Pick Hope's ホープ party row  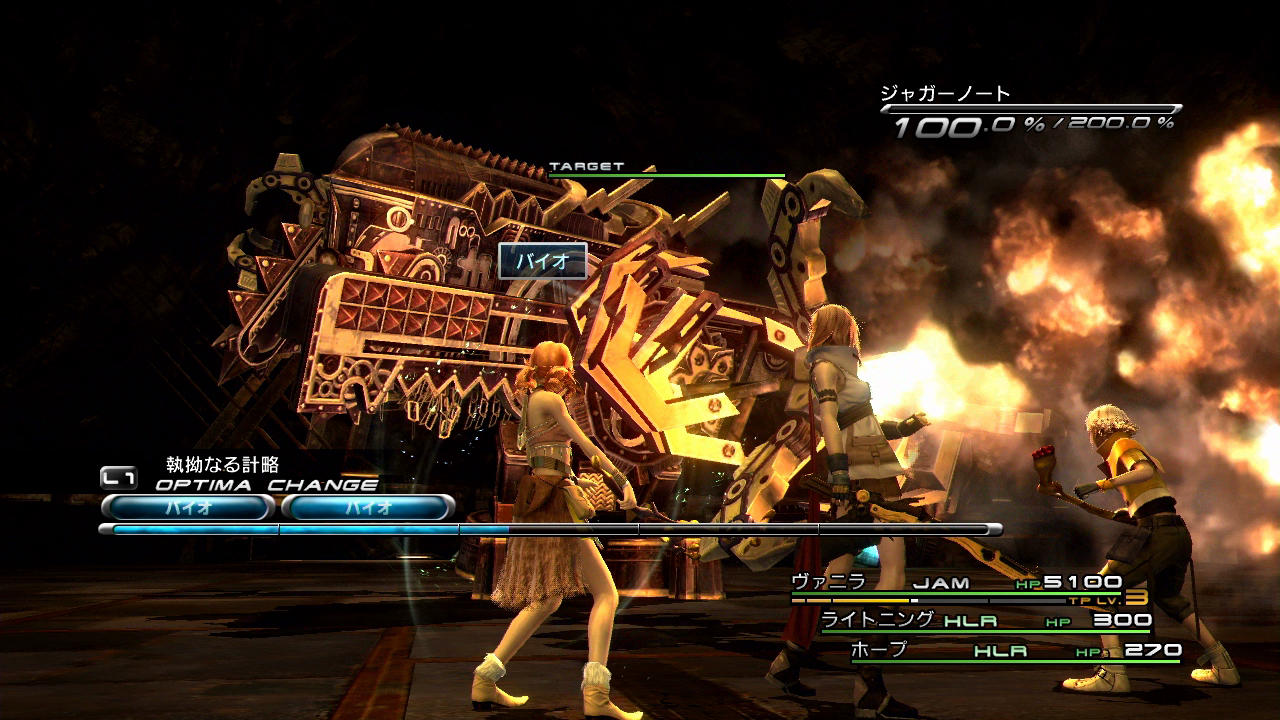click(1015, 651)
